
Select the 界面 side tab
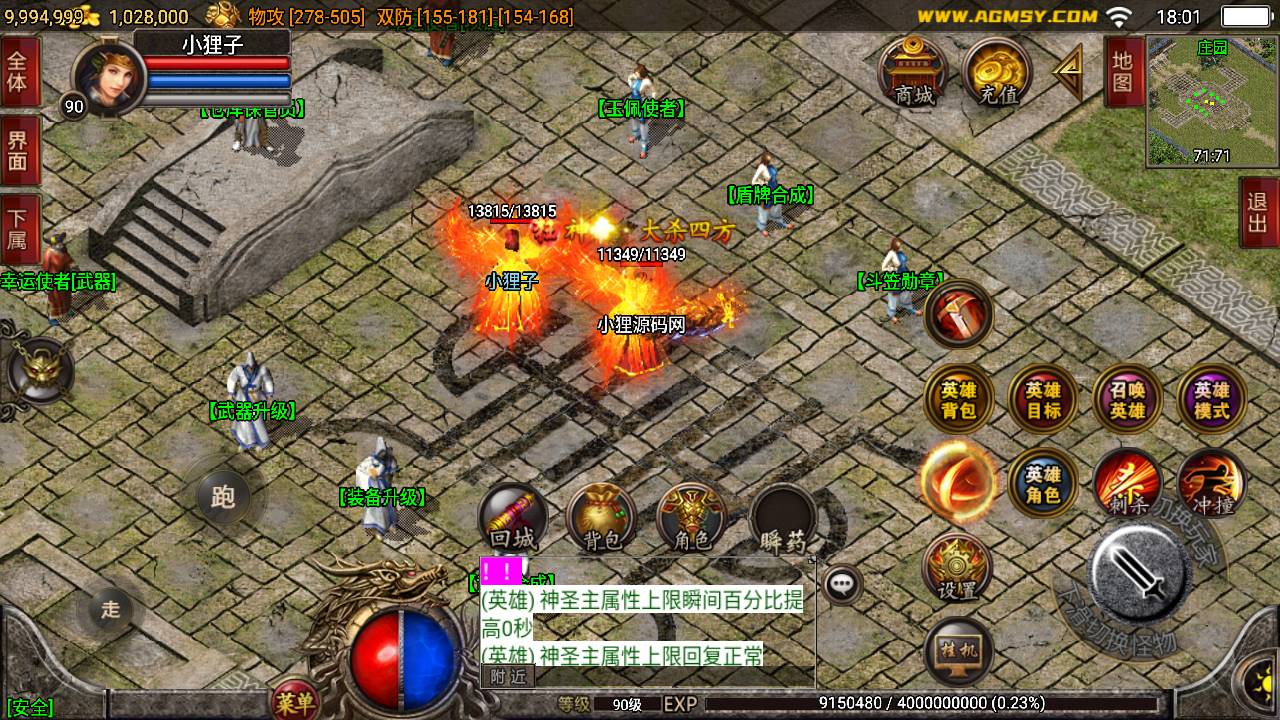pyautogui.click(x=18, y=150)
